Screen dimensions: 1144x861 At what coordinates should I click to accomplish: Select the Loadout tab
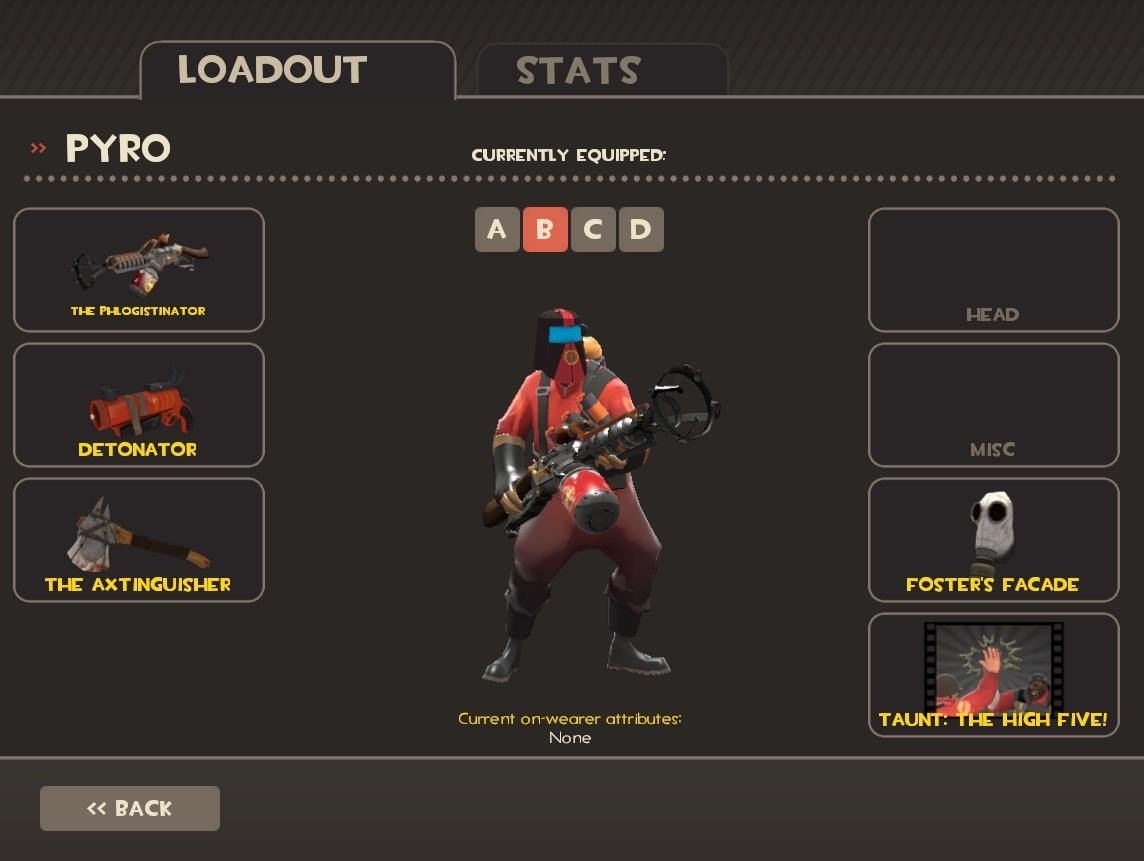point(297,70)
